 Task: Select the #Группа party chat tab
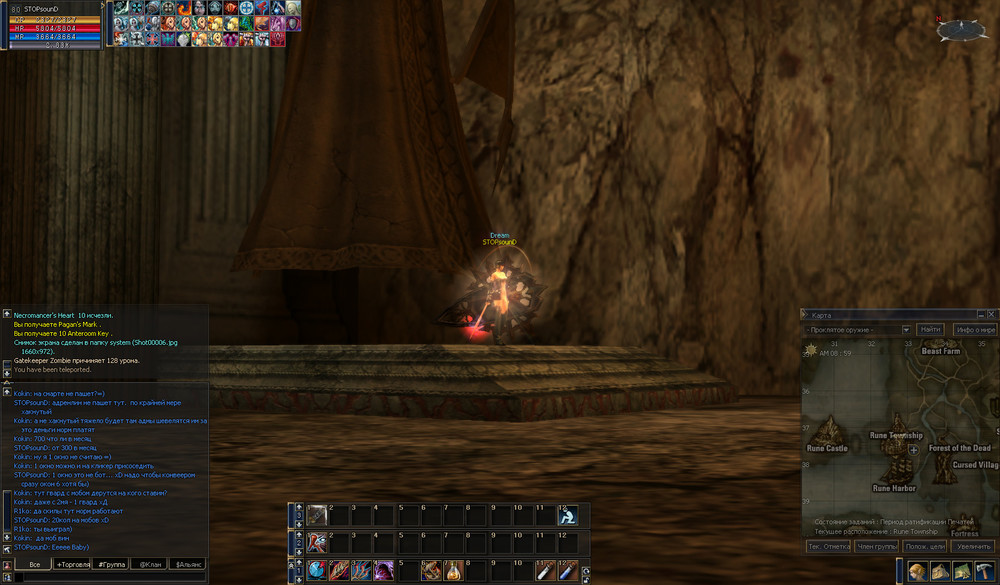(x=111, y=564)
